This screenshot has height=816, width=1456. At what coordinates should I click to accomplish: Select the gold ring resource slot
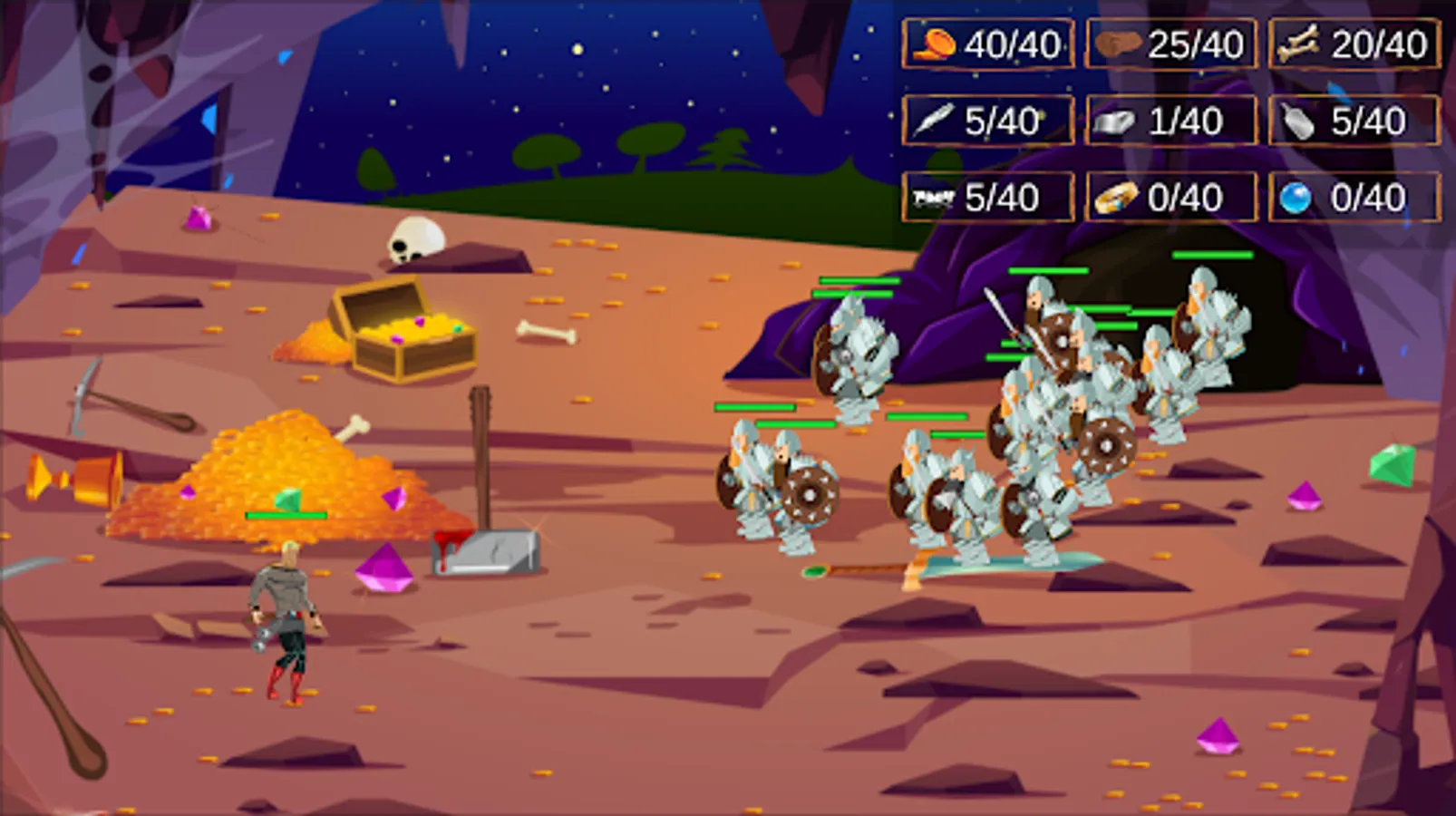click(x=1170, y=198)
